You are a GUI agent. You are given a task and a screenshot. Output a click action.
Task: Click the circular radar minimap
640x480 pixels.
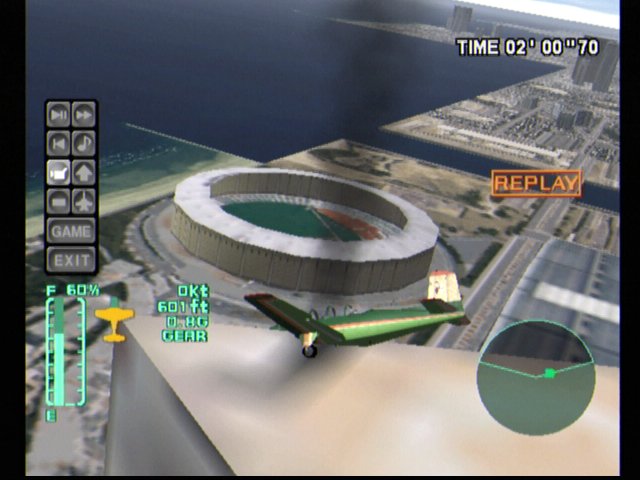pyautogui.click(x=535, y=377)
